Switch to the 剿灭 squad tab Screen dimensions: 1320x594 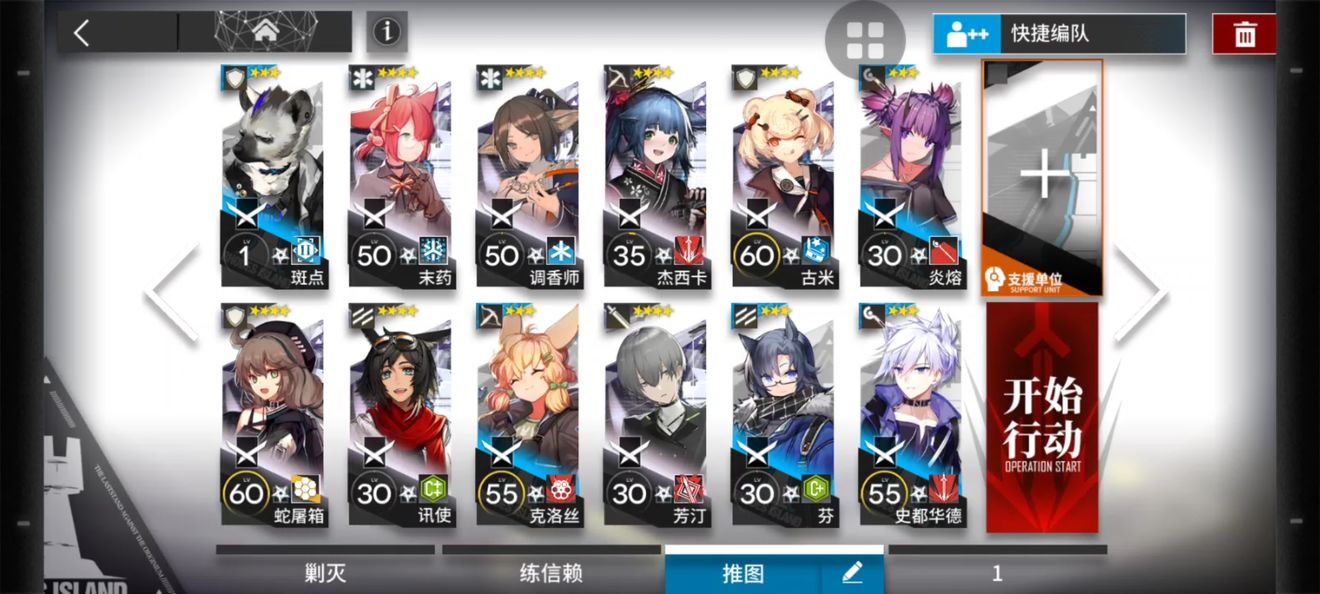pyautogui.click(x=325, y=573)
